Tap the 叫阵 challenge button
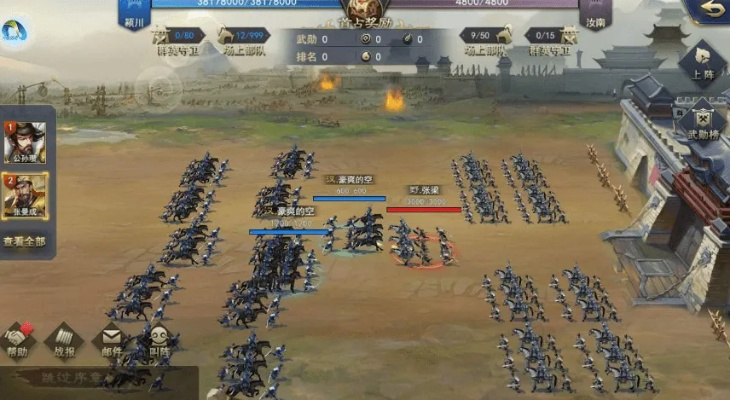Screen dimensions: 730x400 click(x=159, y=341)
